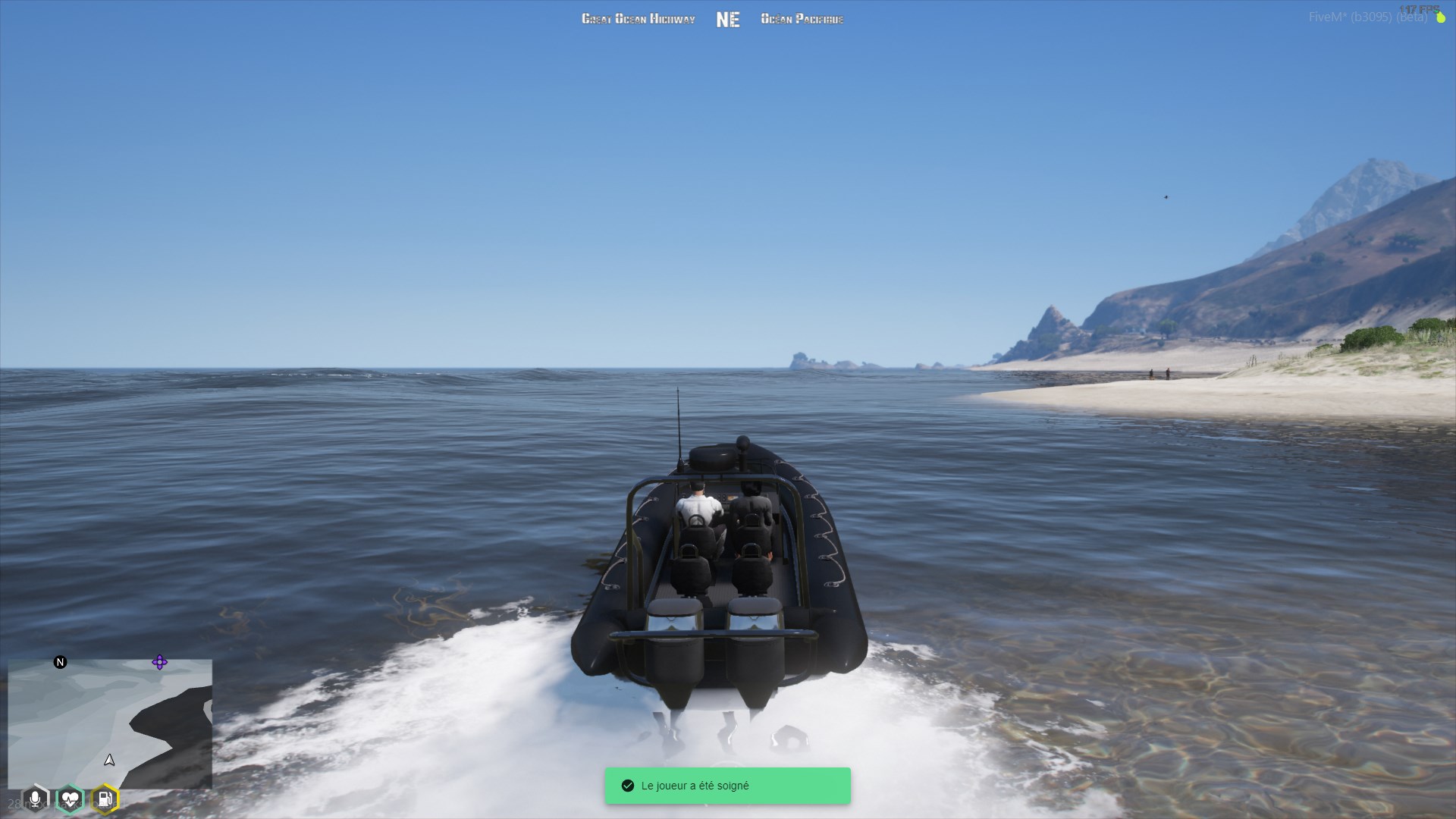
Task: Toggle the microphone voice icon
Action: pyautogui.click(x=35, y=799)
